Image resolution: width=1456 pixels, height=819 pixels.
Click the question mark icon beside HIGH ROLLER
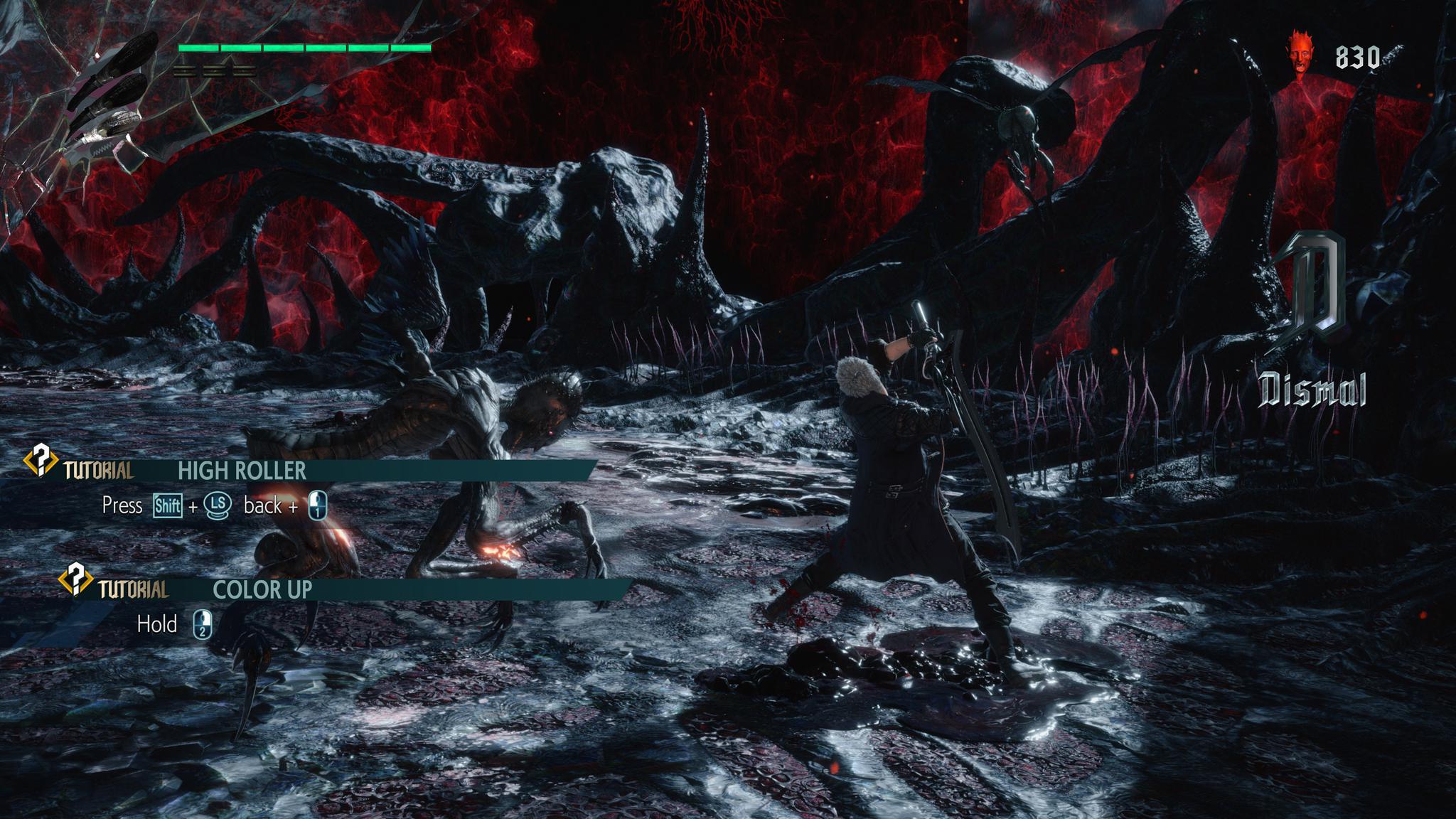41,461
